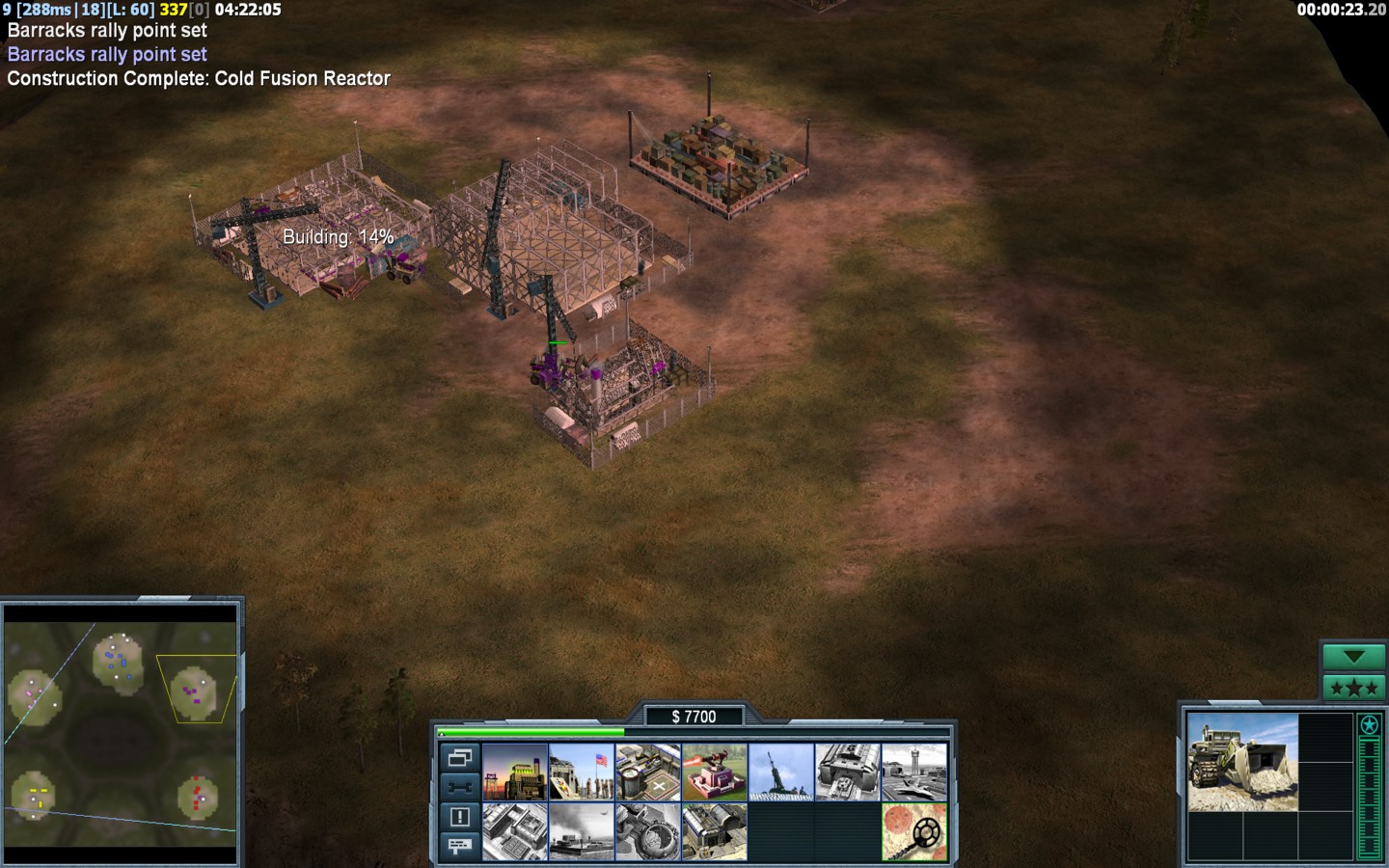Choose the War Factory build option
This screenshot has height=868, width=1389.
click(848, 772)
